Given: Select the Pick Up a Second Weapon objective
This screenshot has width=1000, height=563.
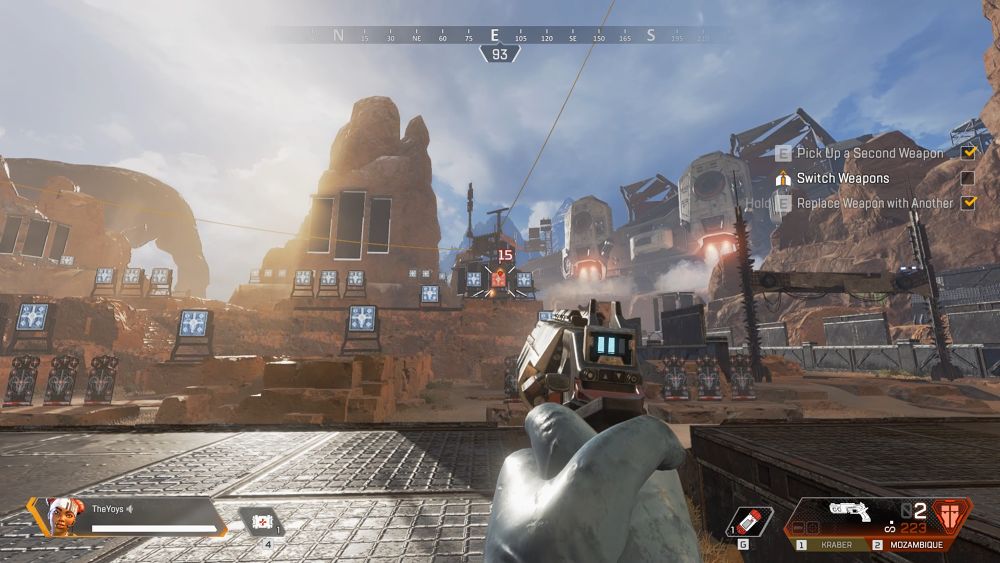Looking at the screenshot, I should pos(870,153).
